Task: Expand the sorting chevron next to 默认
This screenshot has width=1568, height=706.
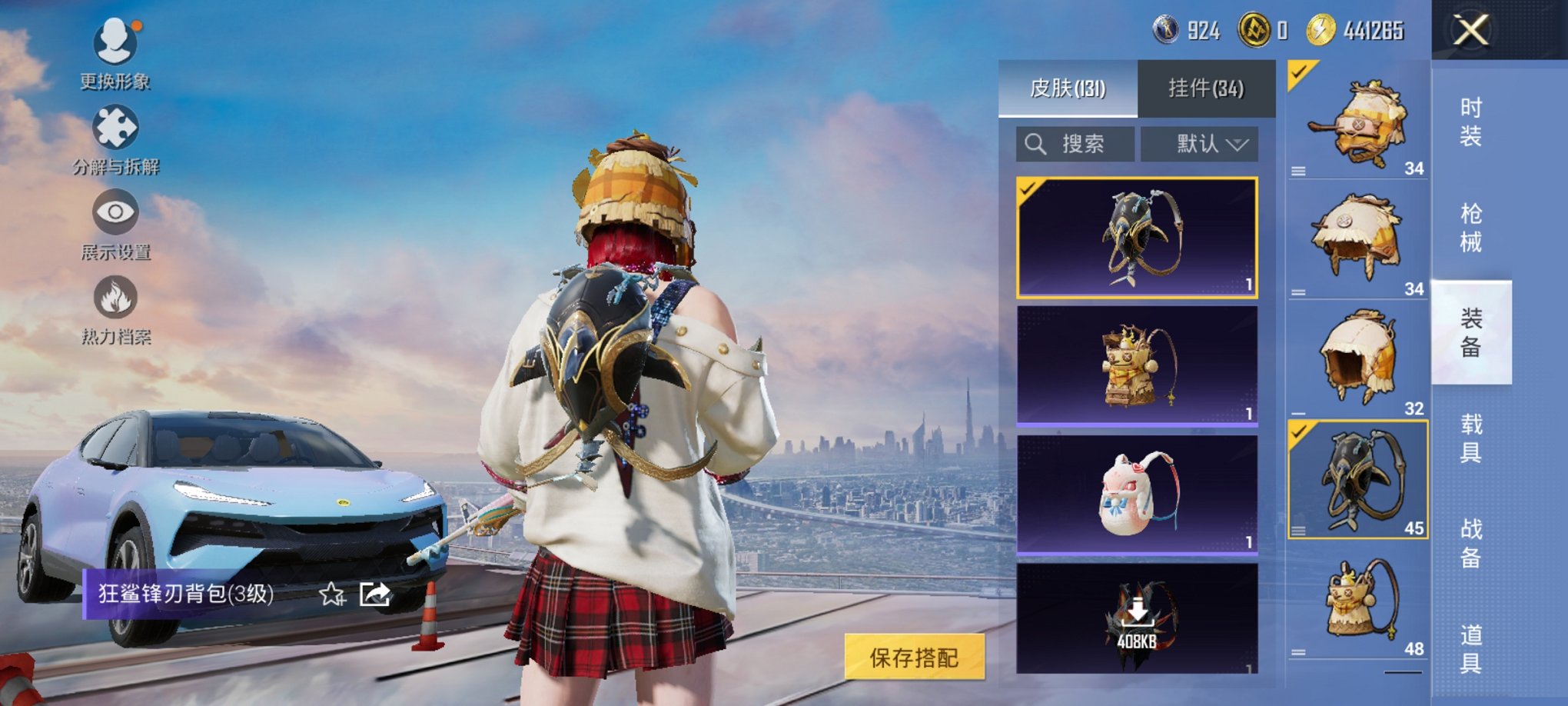Action: tap(1240, 145)
